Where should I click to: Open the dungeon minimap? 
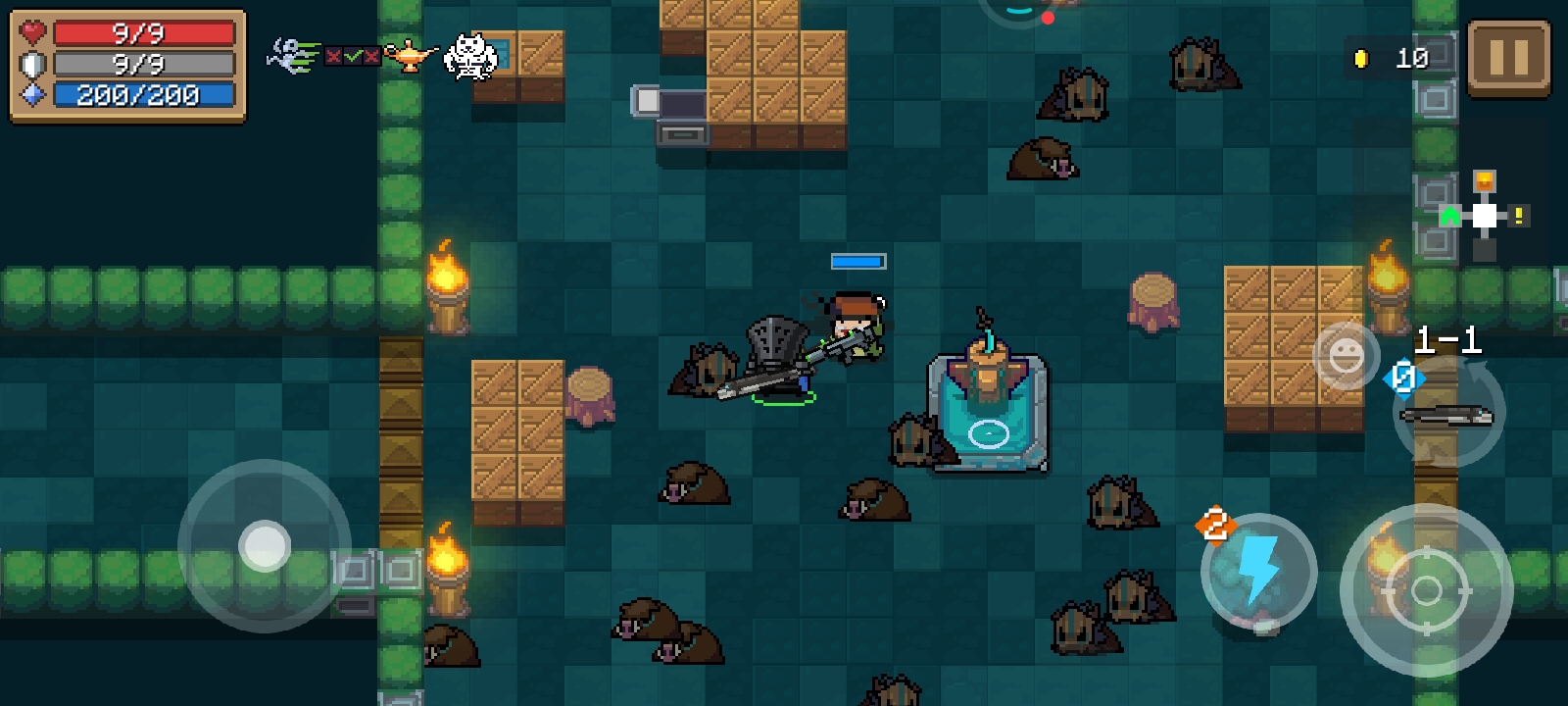pyautogui.click(x=1485, y=215)
